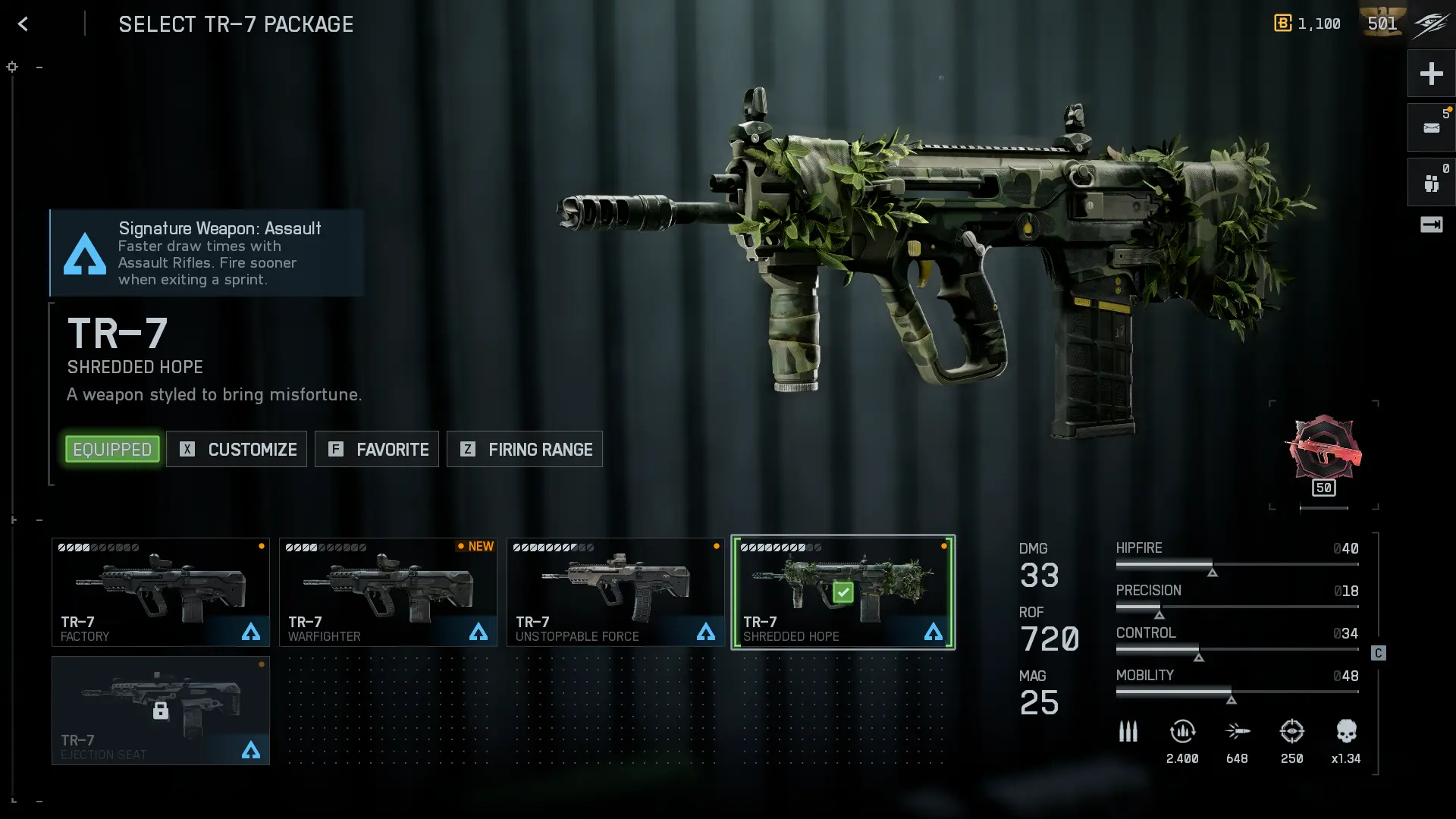The image size is (1456, 819).
Task: Click the green Equipped button
Action: (x=112, y=450)
